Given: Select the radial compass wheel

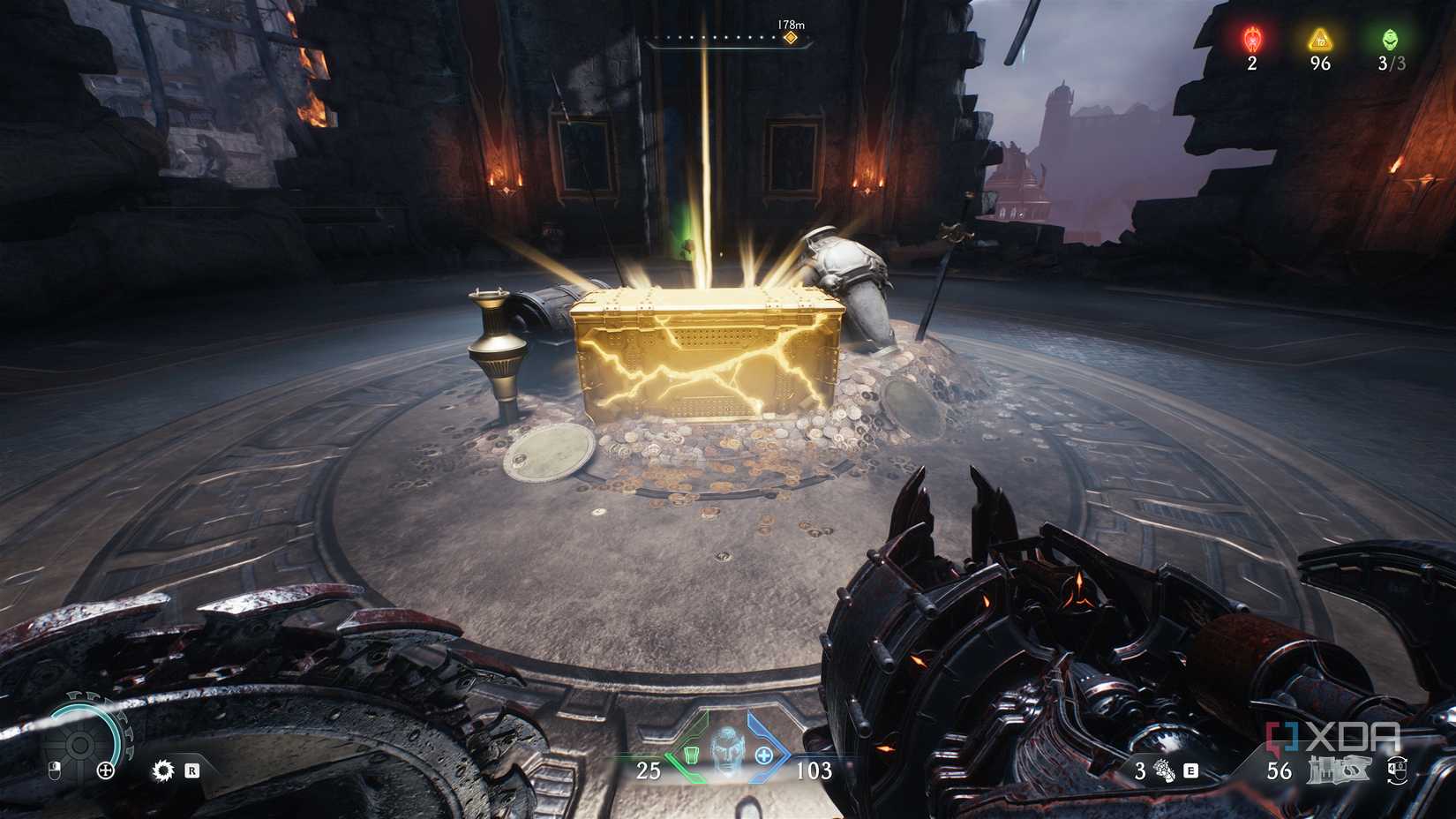Looking at the screenshot, I should coord(80,743).
